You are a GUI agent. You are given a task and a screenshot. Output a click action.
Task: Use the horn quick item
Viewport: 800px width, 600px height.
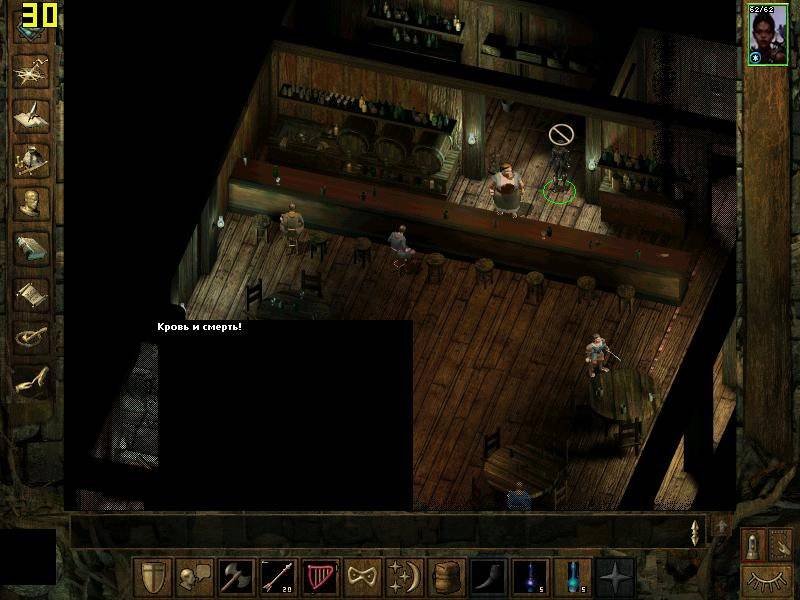488,577
